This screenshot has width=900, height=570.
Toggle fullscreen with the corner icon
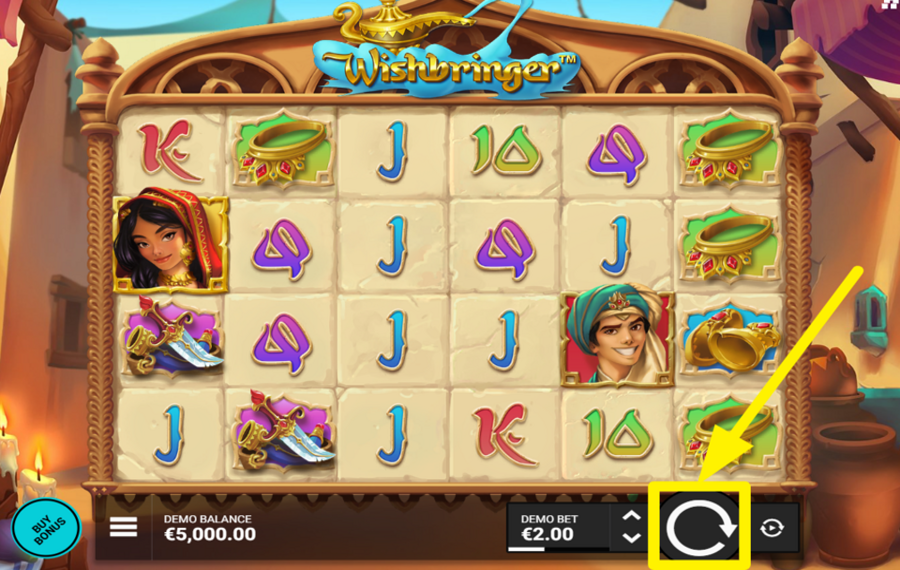point(891,5)
